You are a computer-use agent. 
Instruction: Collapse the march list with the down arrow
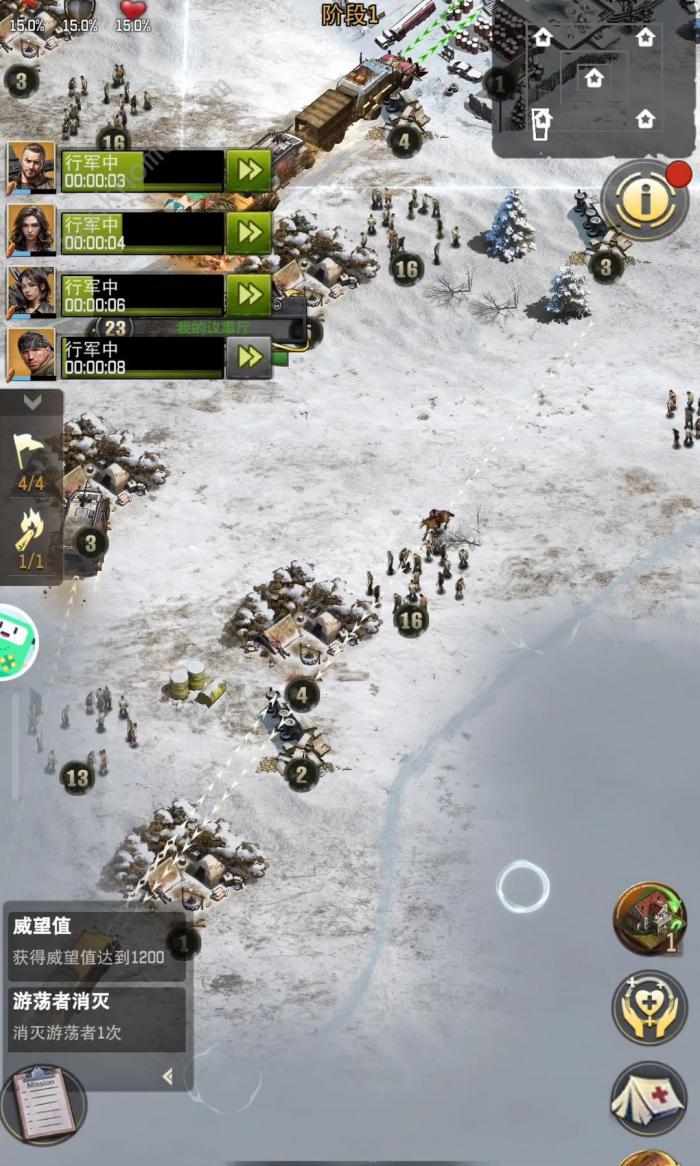click(x=32, y=402)
